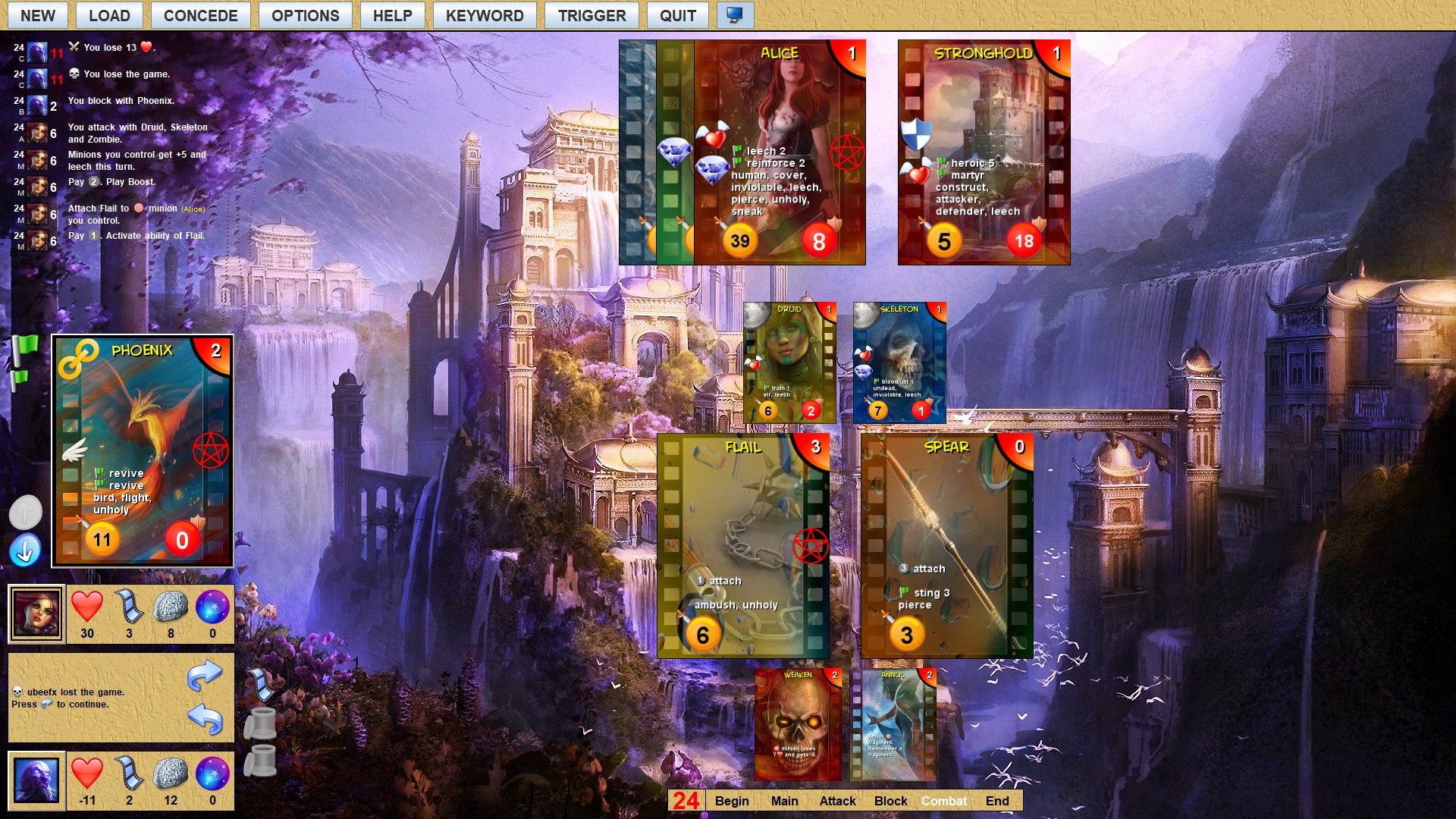Viewport: 1456px width, 819px height.
Task: Click the monitor display icon
Action: point(734,16)
